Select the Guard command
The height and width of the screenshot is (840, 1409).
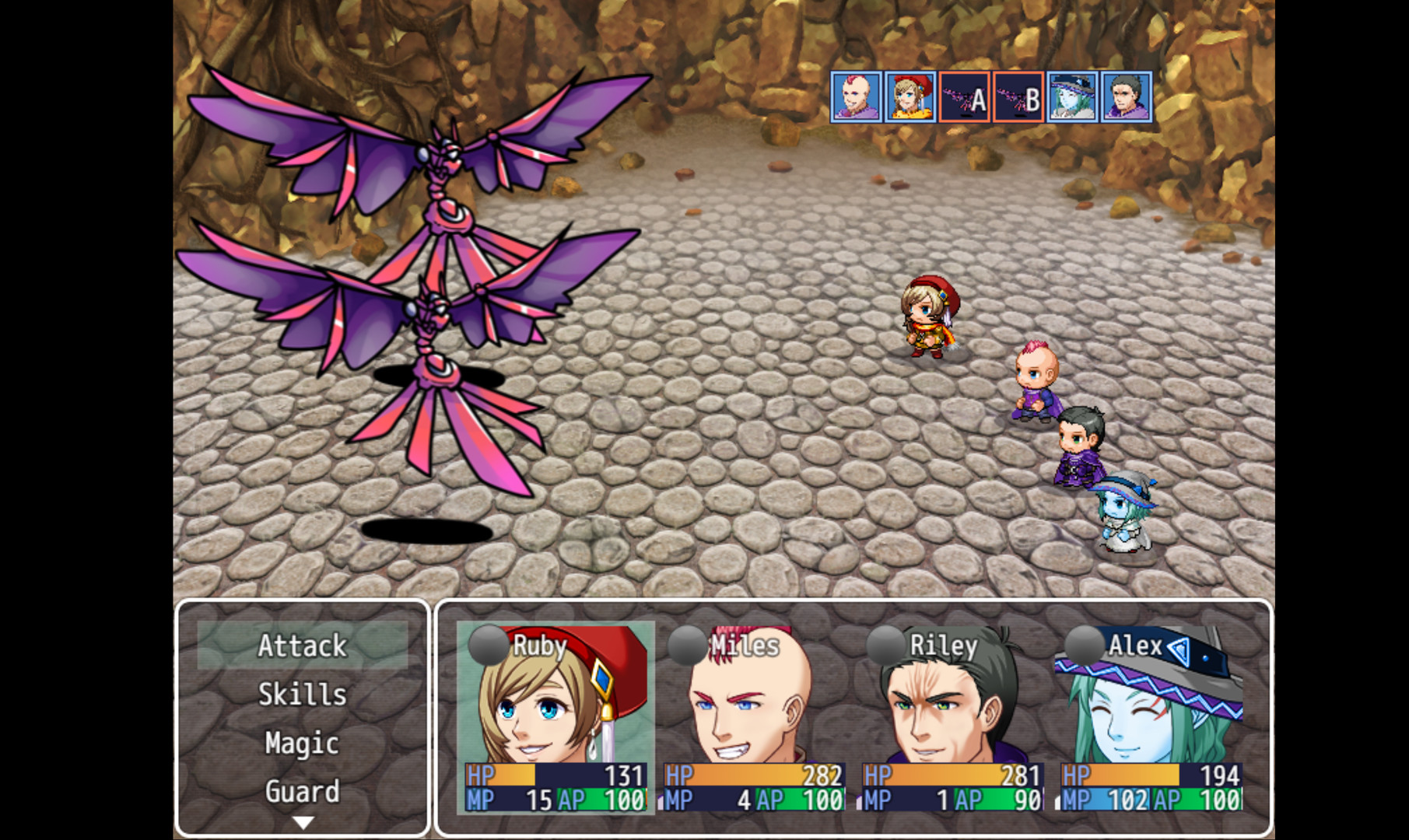[303, 792]
